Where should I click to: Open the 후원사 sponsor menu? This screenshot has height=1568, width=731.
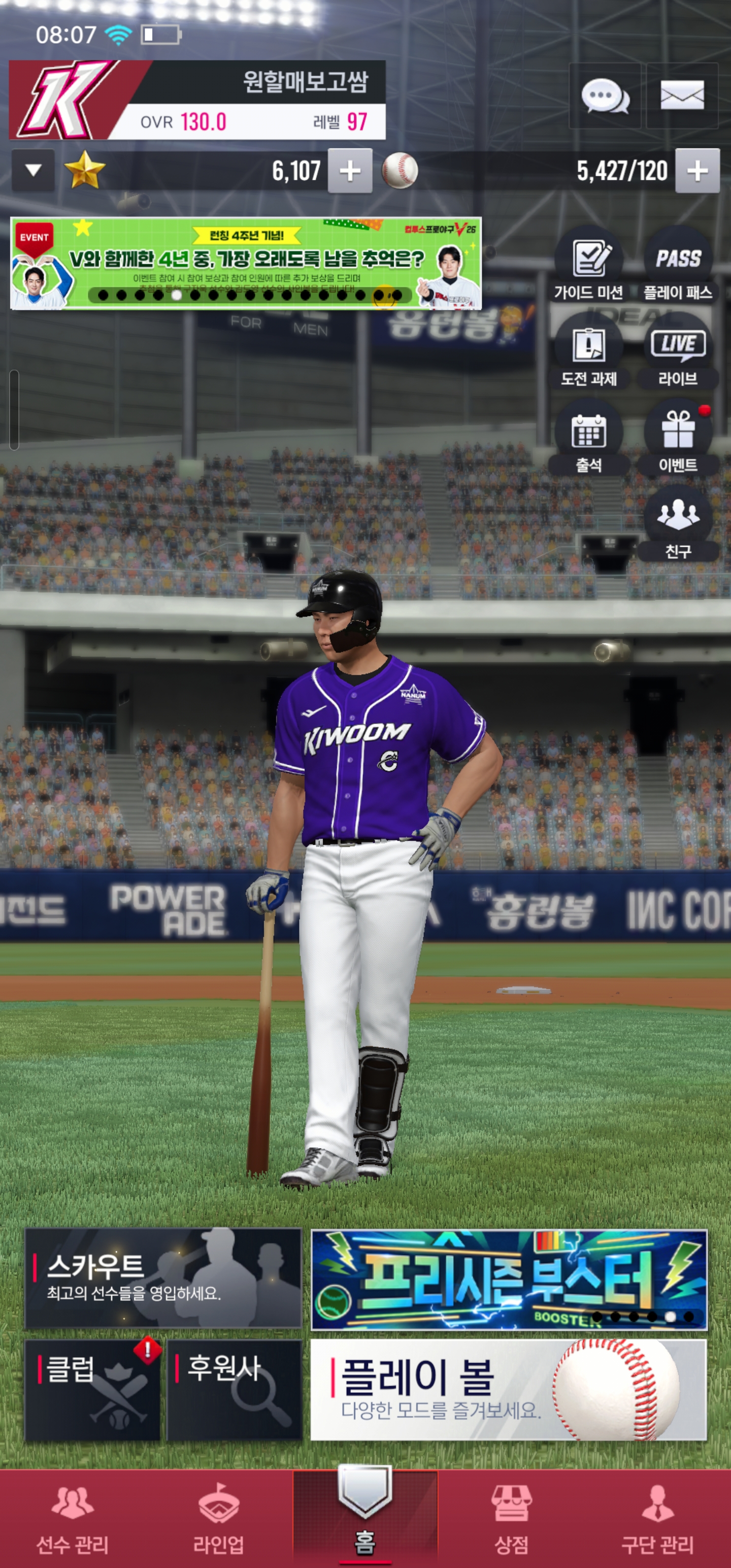click(x=235, y=1390)
